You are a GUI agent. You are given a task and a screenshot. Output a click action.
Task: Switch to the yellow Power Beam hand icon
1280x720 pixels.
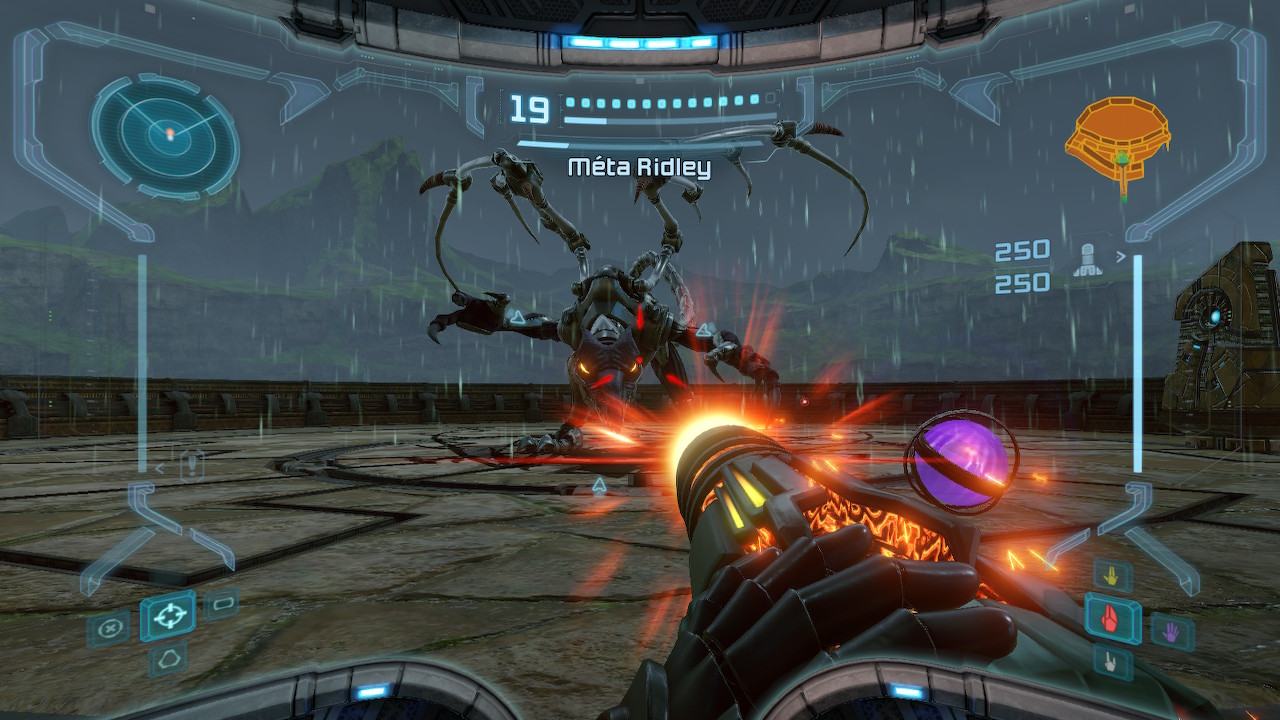(1112, 576)
